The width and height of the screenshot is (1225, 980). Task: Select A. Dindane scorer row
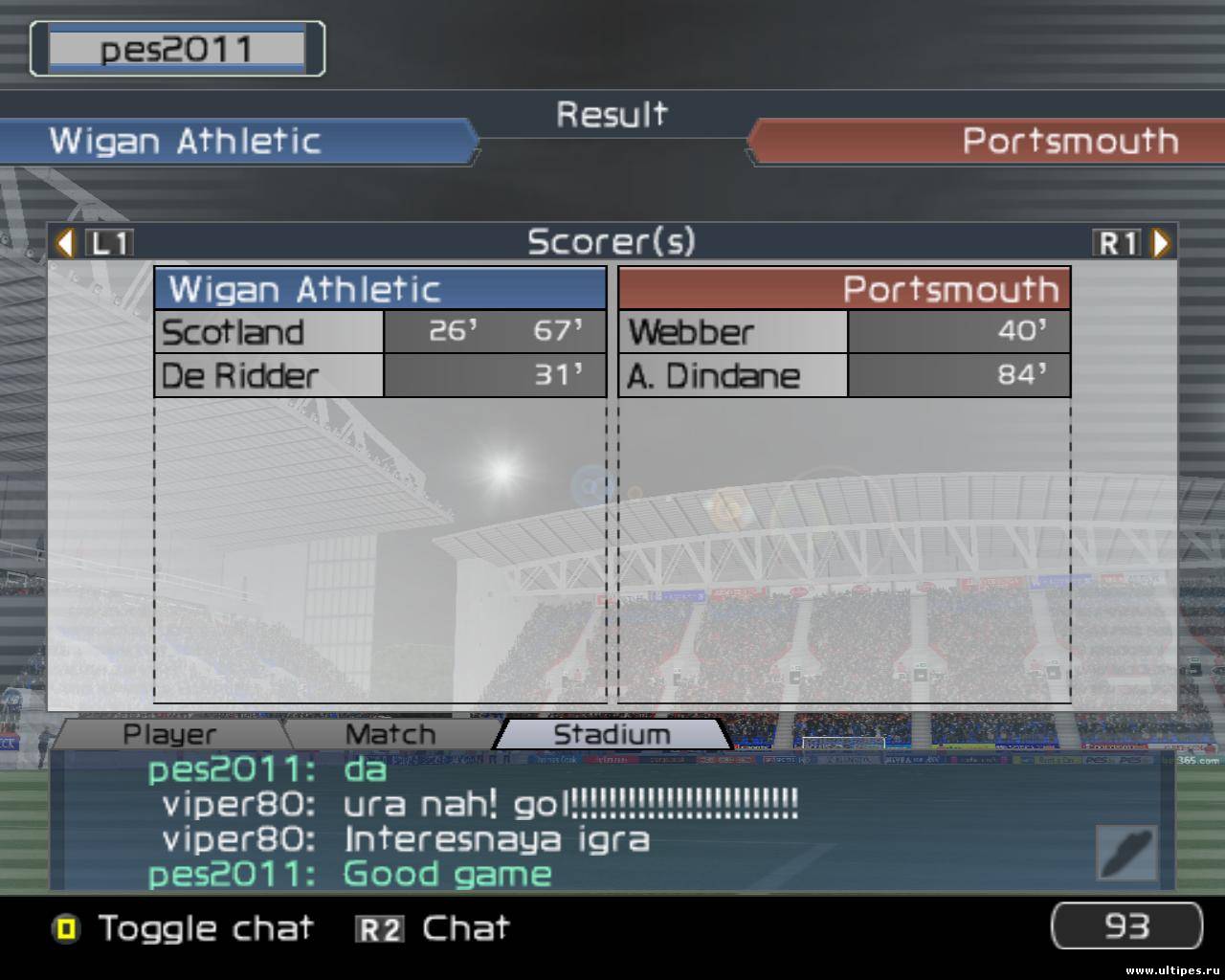click(x=713, y=375)
